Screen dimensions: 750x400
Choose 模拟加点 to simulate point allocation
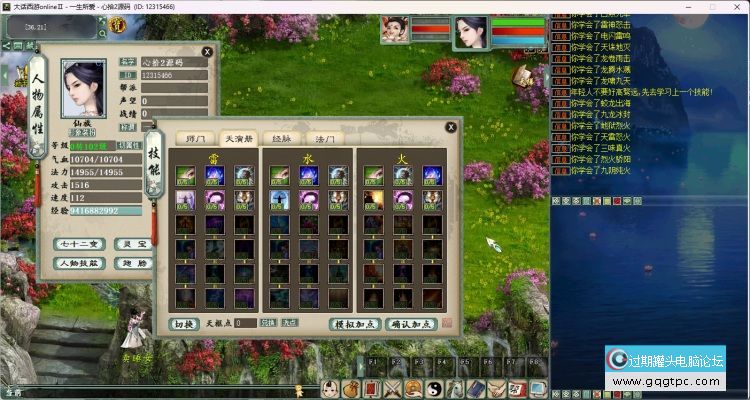point(354,324)
